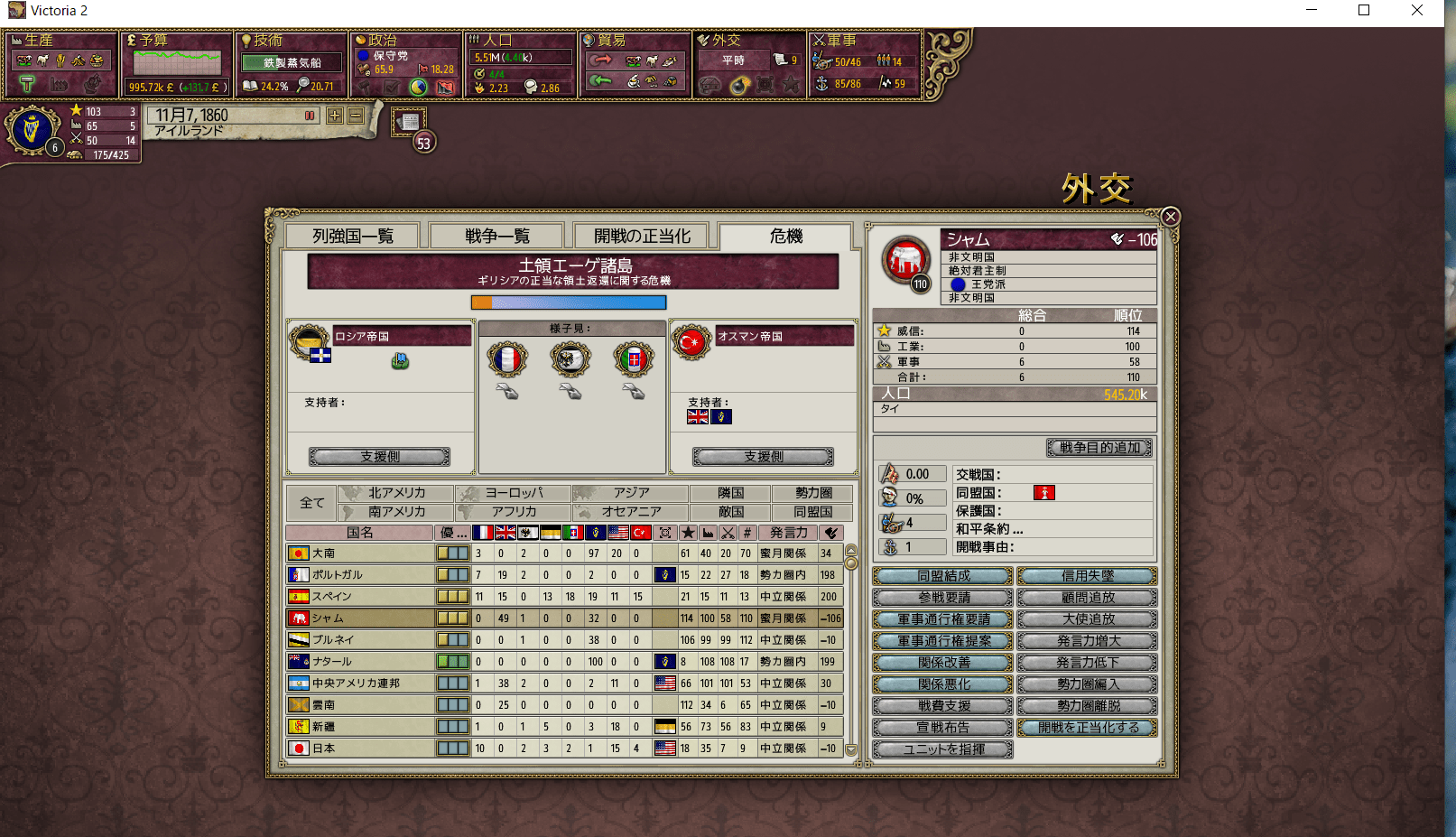The height and width of the screenshot is (837, 1456).
Task: Click the 同盟結成 alliance button
Action: pos(941,575)
